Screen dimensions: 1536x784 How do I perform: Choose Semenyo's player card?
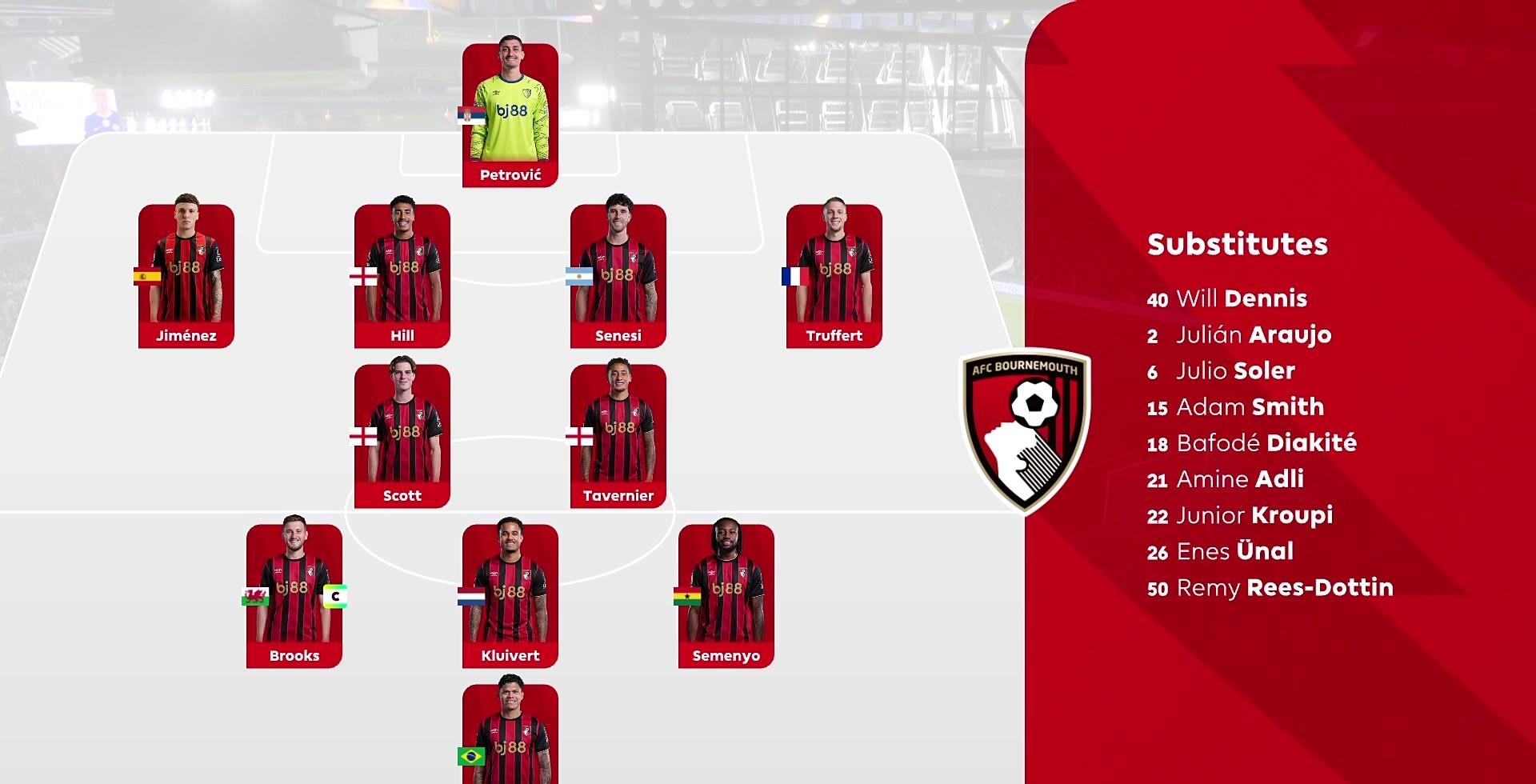pos(726,595)
